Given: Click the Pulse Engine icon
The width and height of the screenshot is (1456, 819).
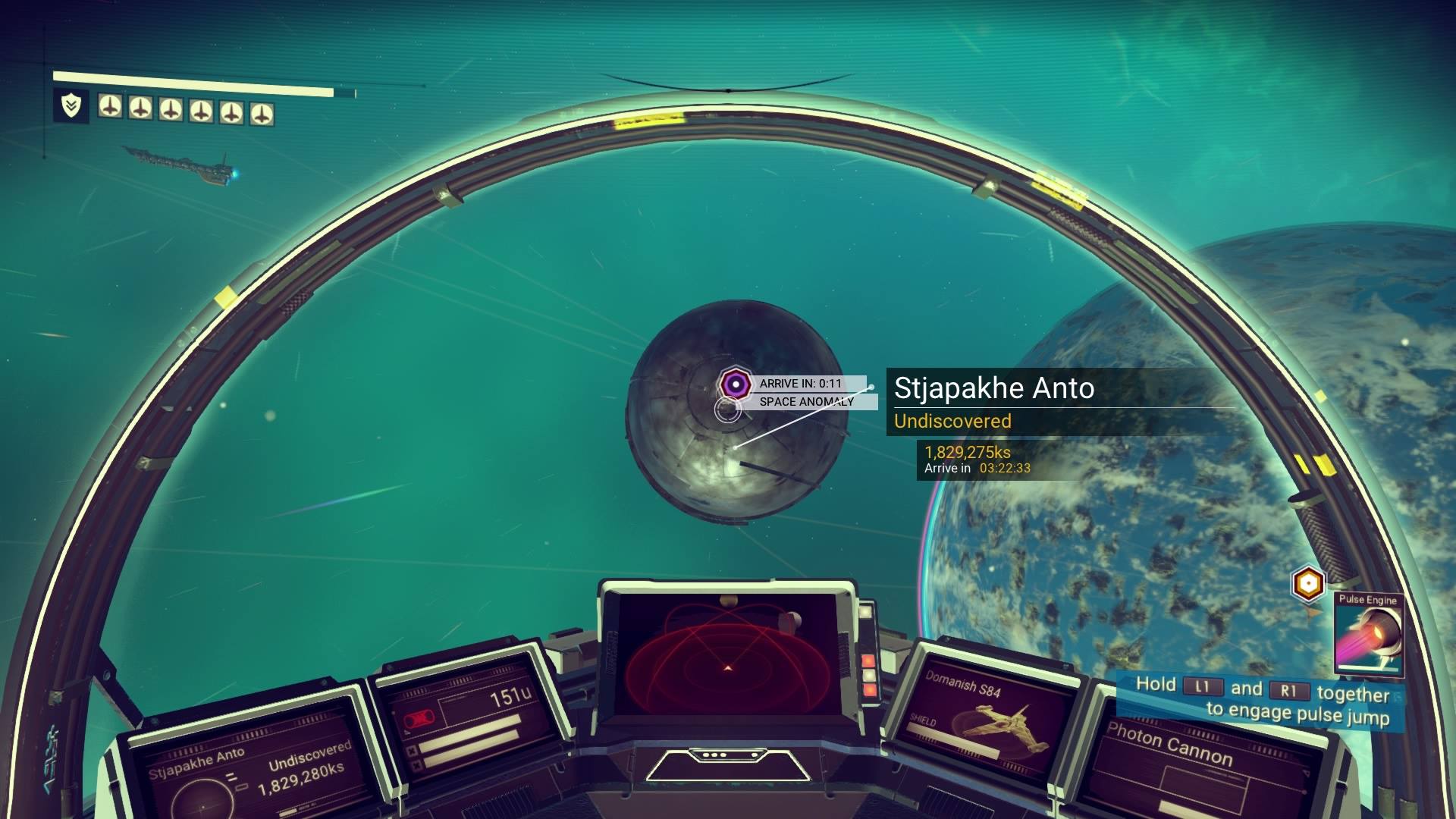Looking at the screenshot, I should click(x=1368, y=636).
